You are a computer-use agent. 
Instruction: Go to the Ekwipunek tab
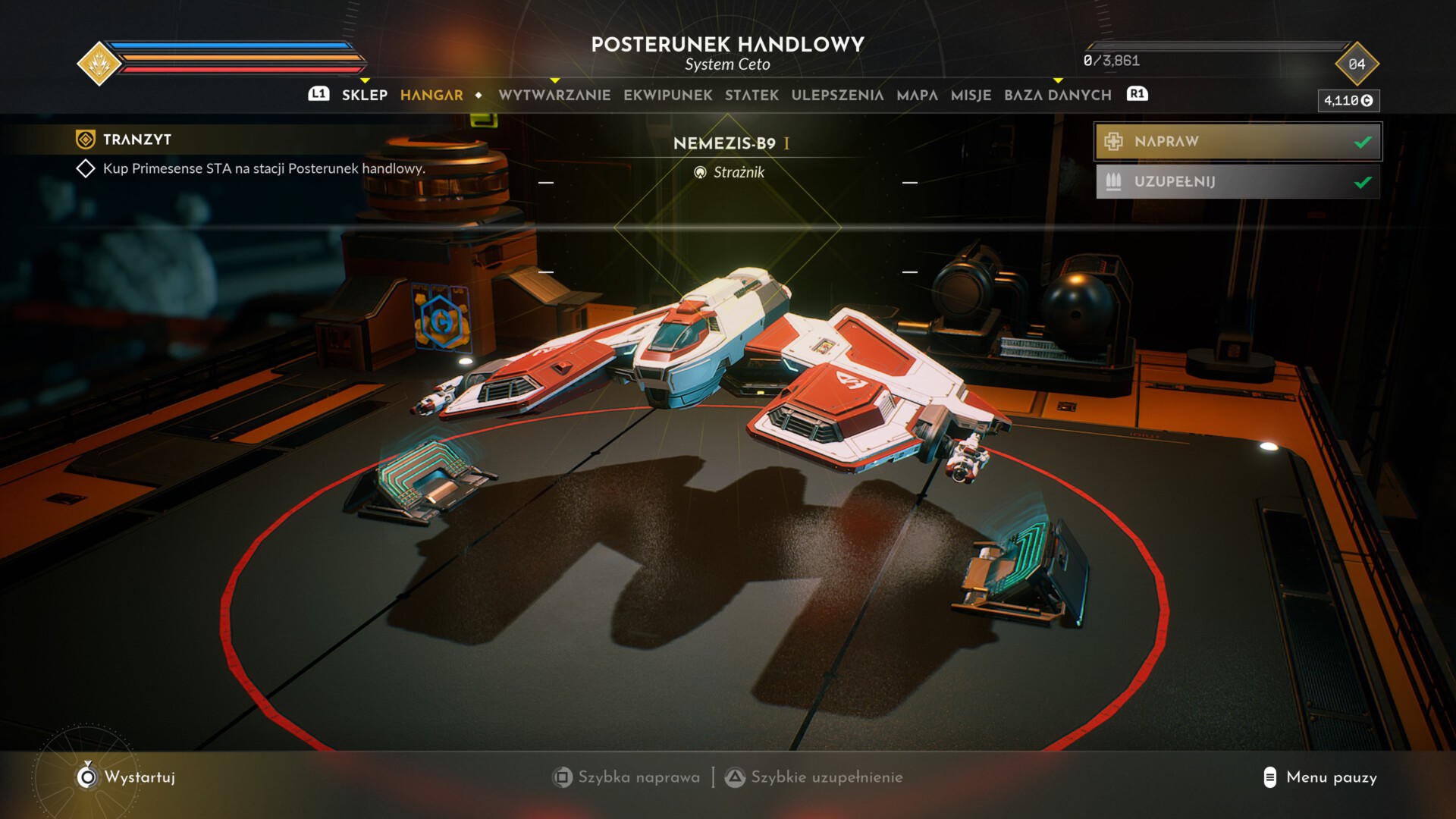pos(667,95)
